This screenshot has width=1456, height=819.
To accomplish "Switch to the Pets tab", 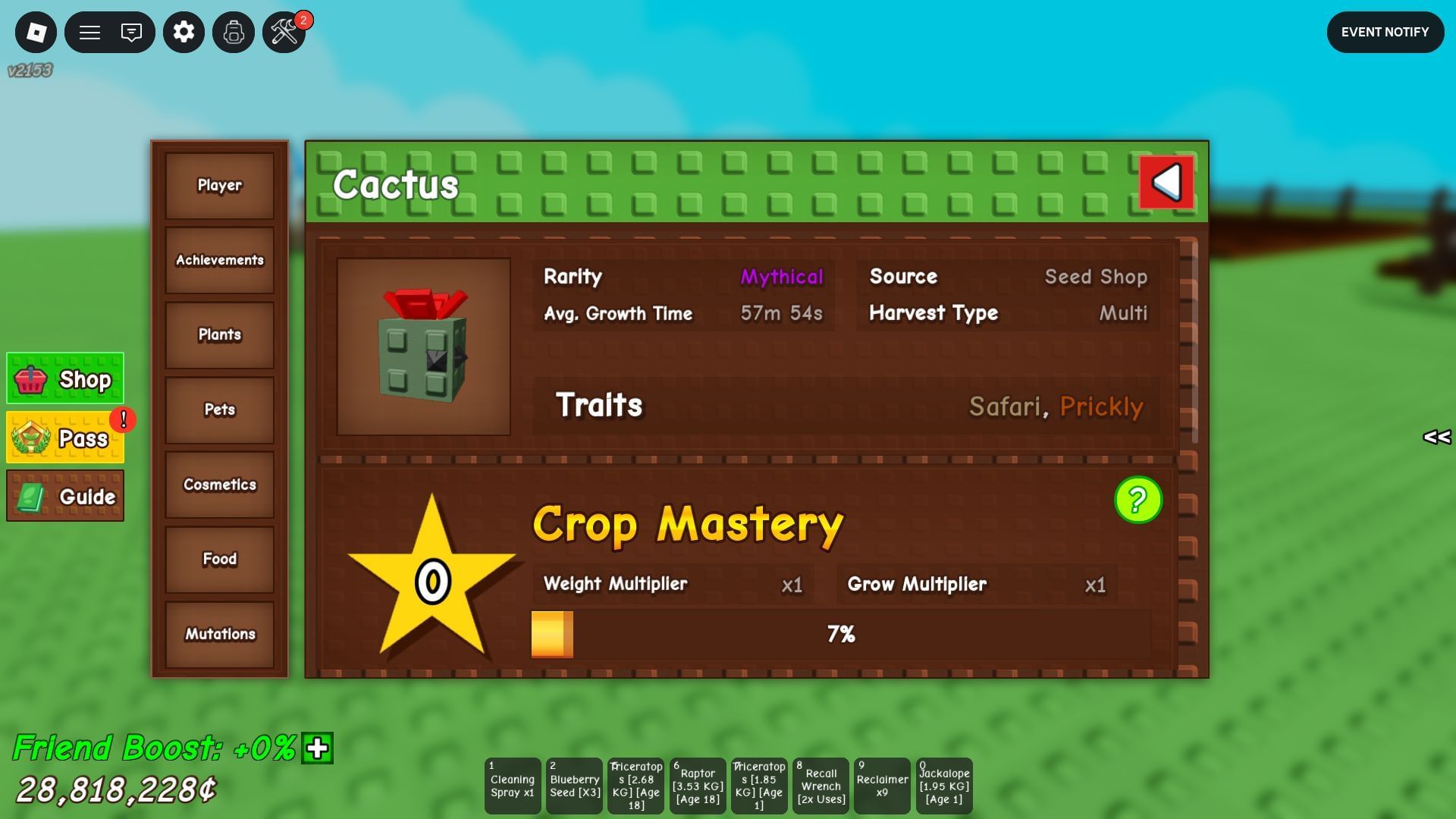I will click(x=218, y=409).
